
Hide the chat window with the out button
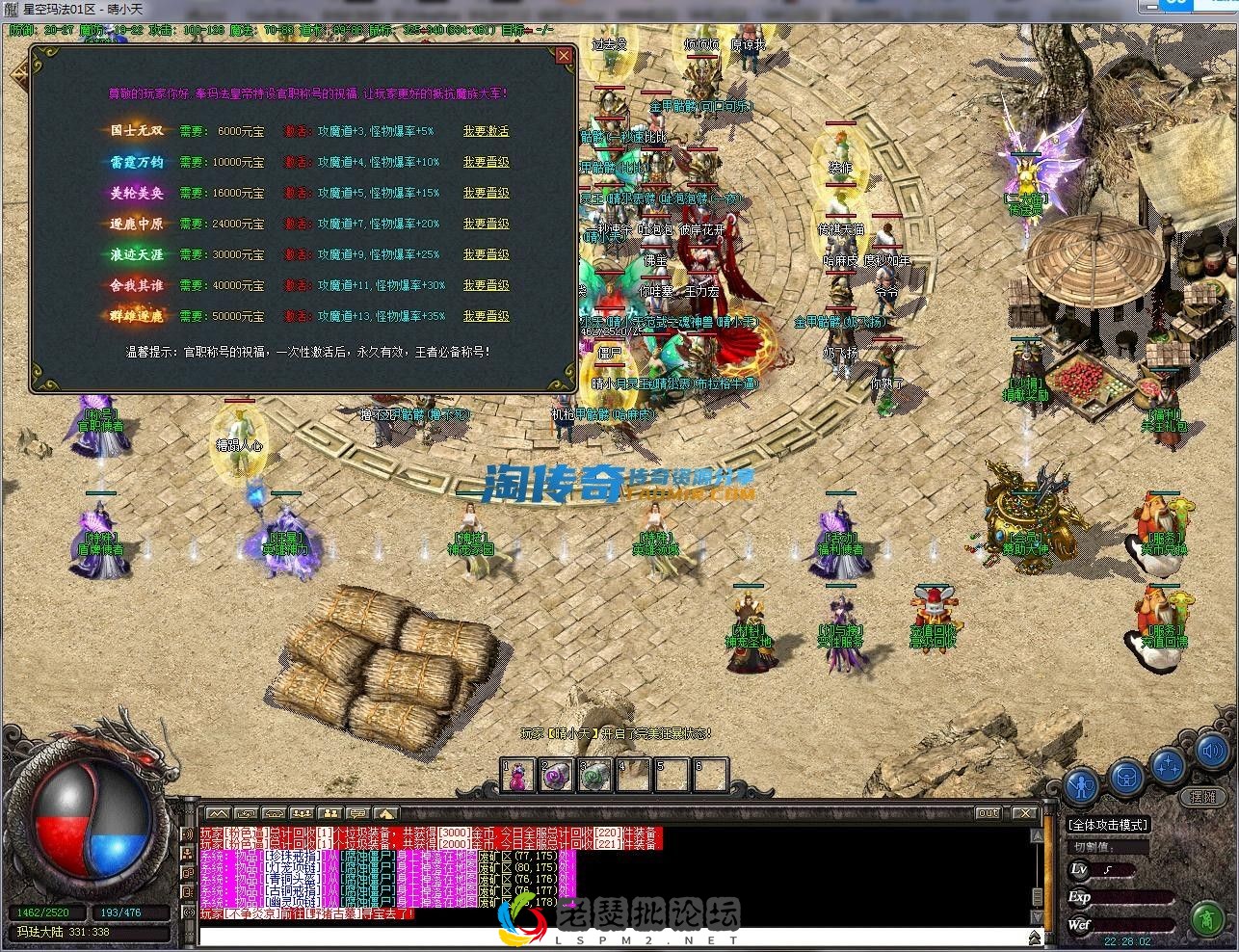[989, 812]
